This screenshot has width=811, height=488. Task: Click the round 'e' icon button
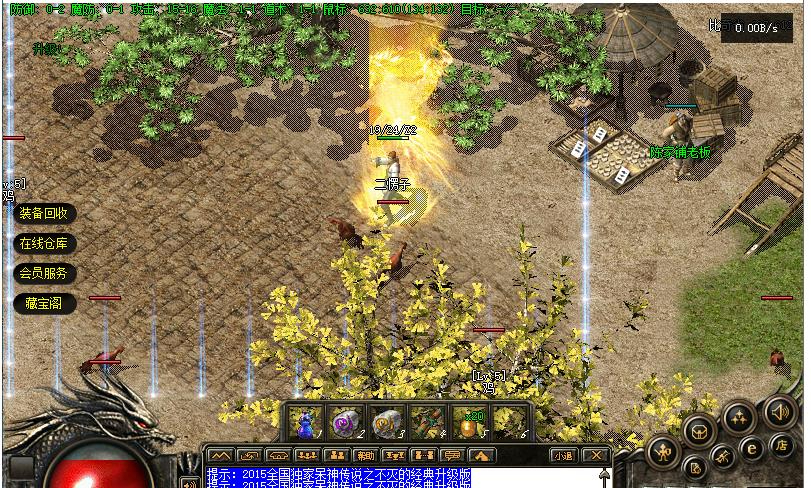pos(752,448)
